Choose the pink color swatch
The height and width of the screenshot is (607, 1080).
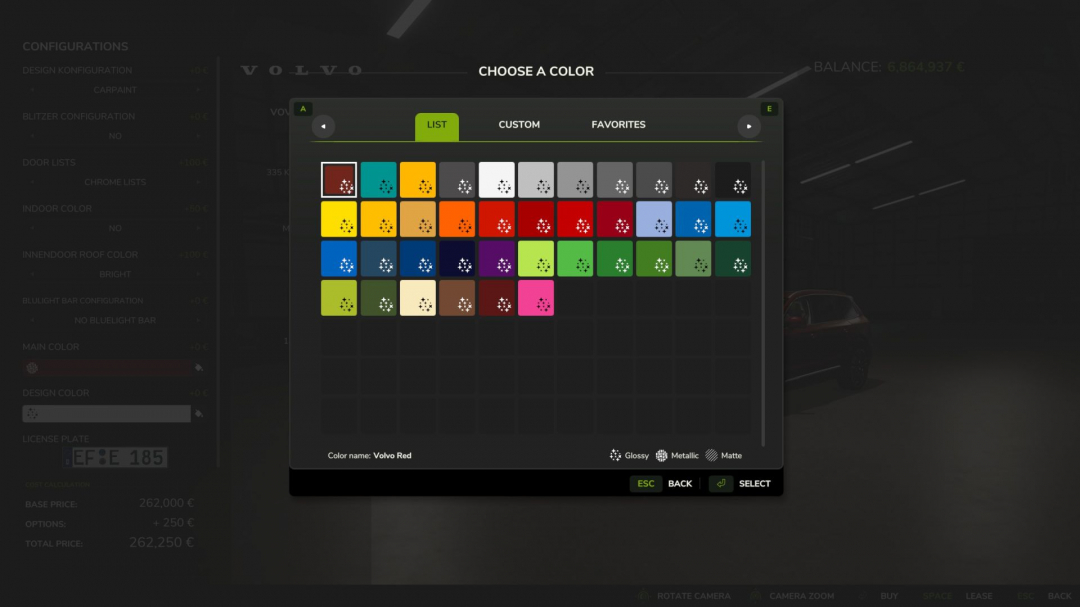point(535,298)
